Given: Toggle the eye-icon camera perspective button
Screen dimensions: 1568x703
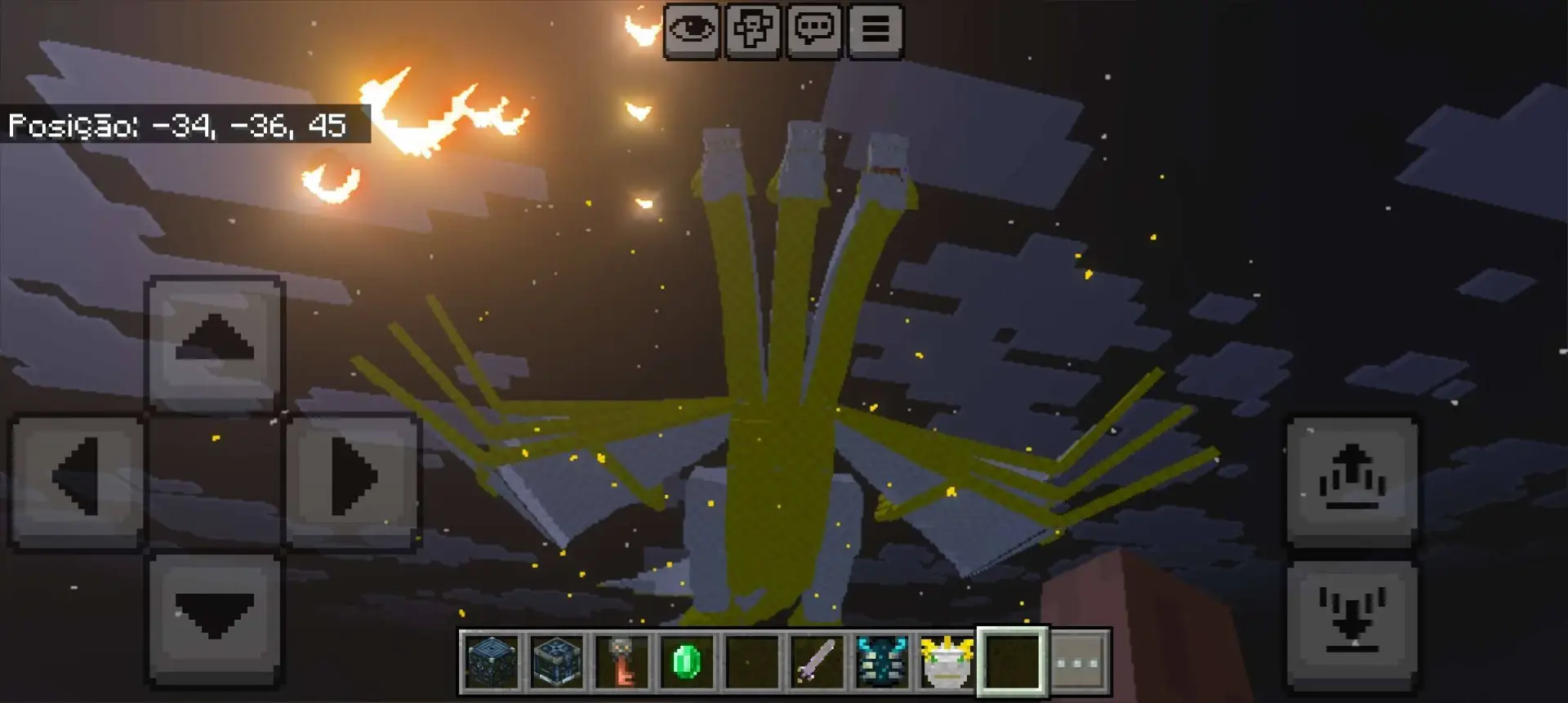Looking at the screenshot, I should click(x=691, y=31).
